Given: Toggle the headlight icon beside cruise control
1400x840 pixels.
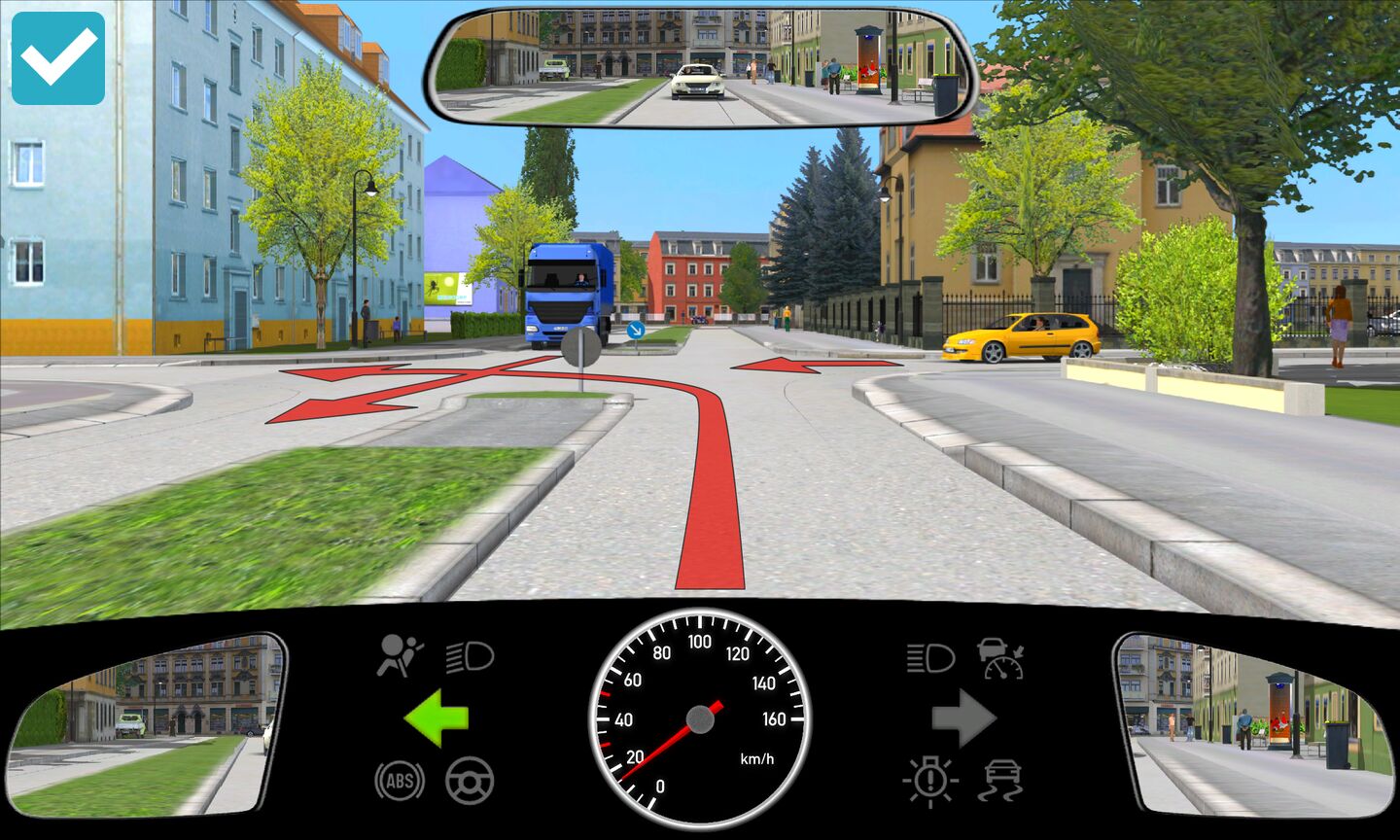Looking at the screenshot, I should click(930, 658).
